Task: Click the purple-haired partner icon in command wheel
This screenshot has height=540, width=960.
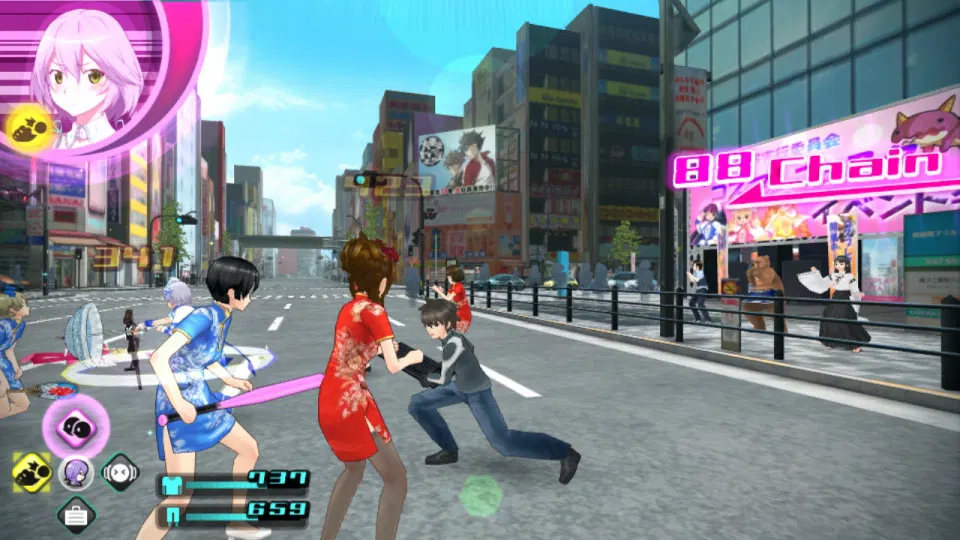Action: 76,472
